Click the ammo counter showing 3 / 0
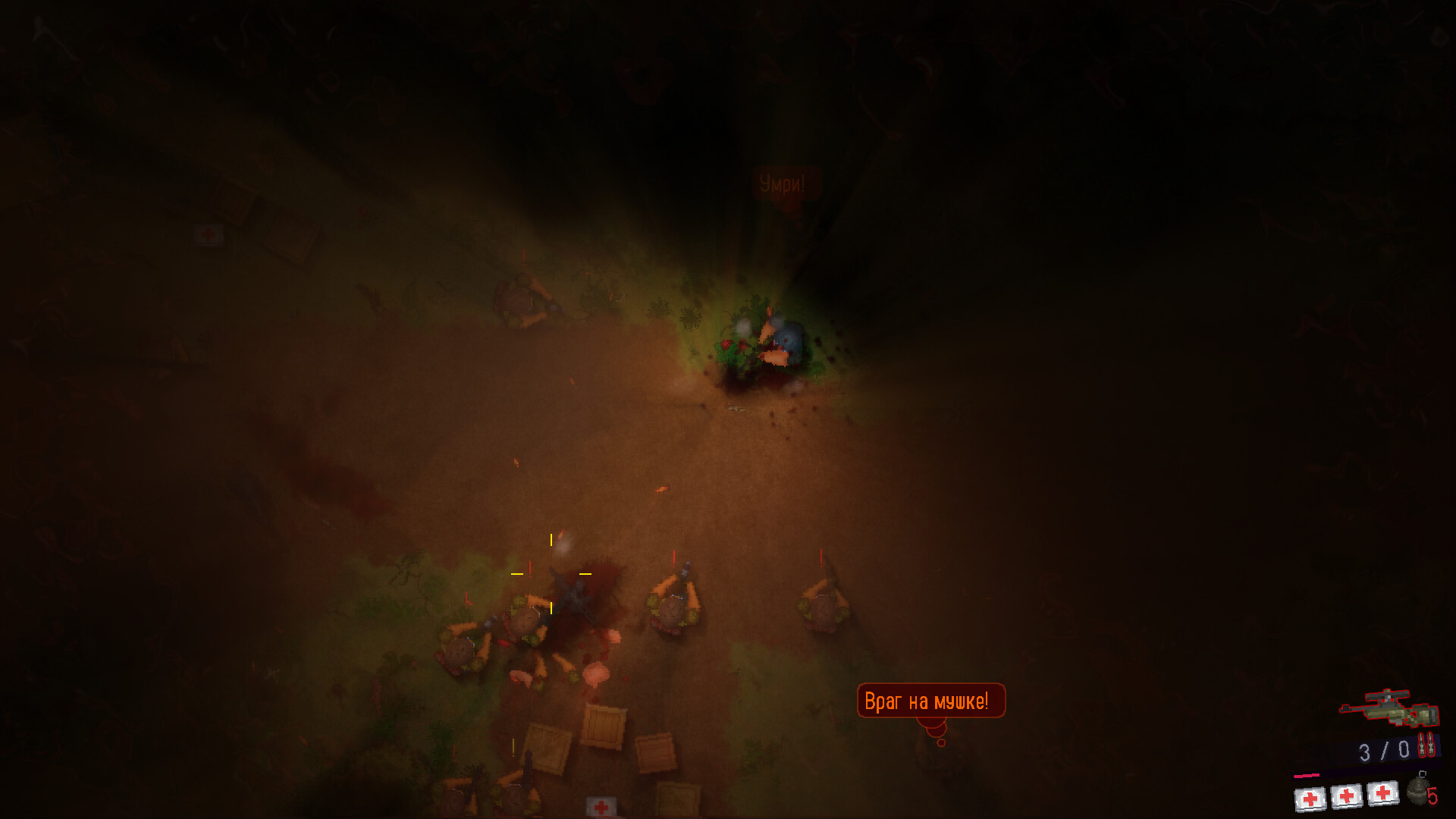Viewport: 1456px width, 819px height. 1384,751
